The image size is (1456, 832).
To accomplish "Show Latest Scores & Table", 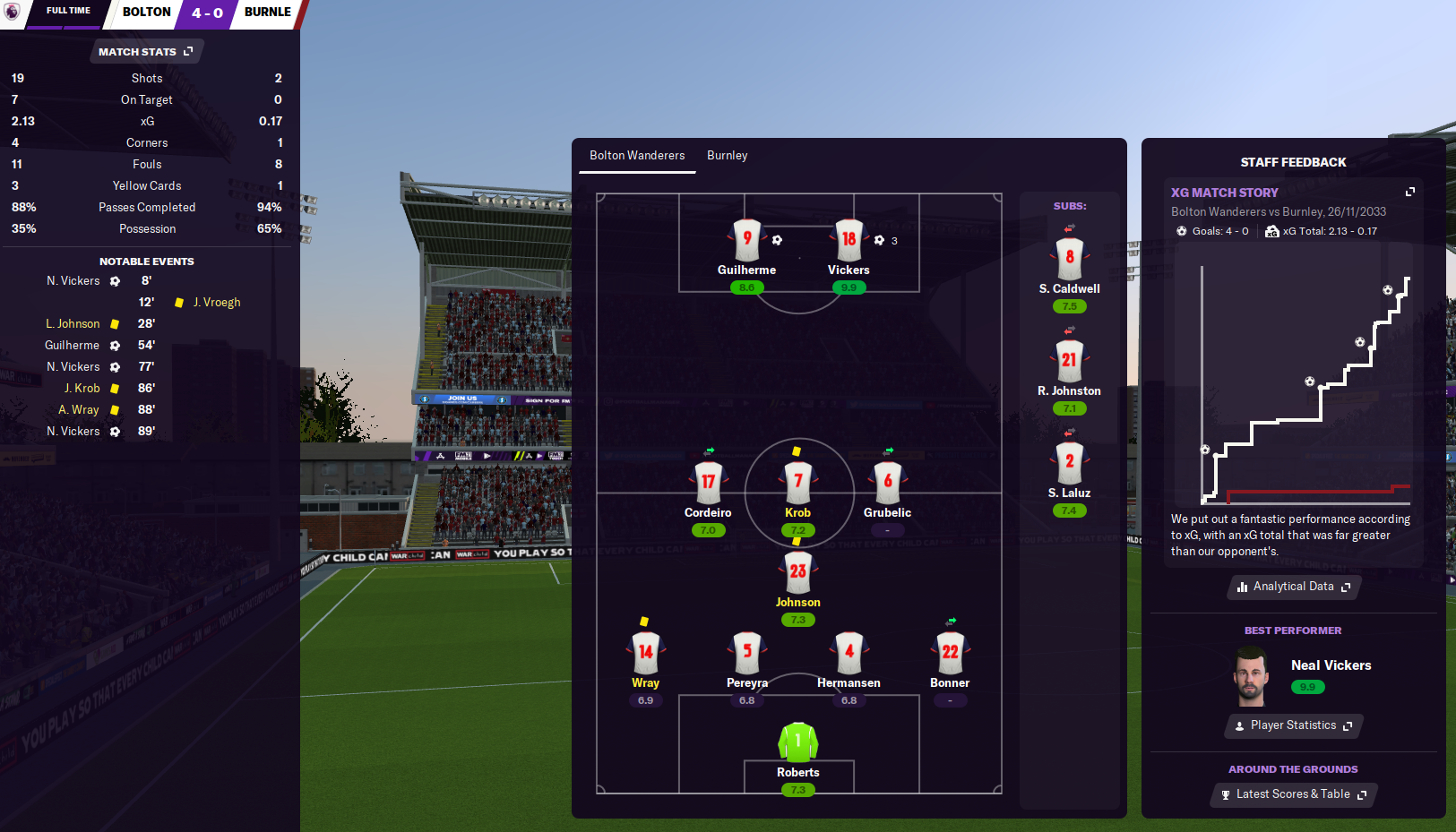I will click(1293, 794).
